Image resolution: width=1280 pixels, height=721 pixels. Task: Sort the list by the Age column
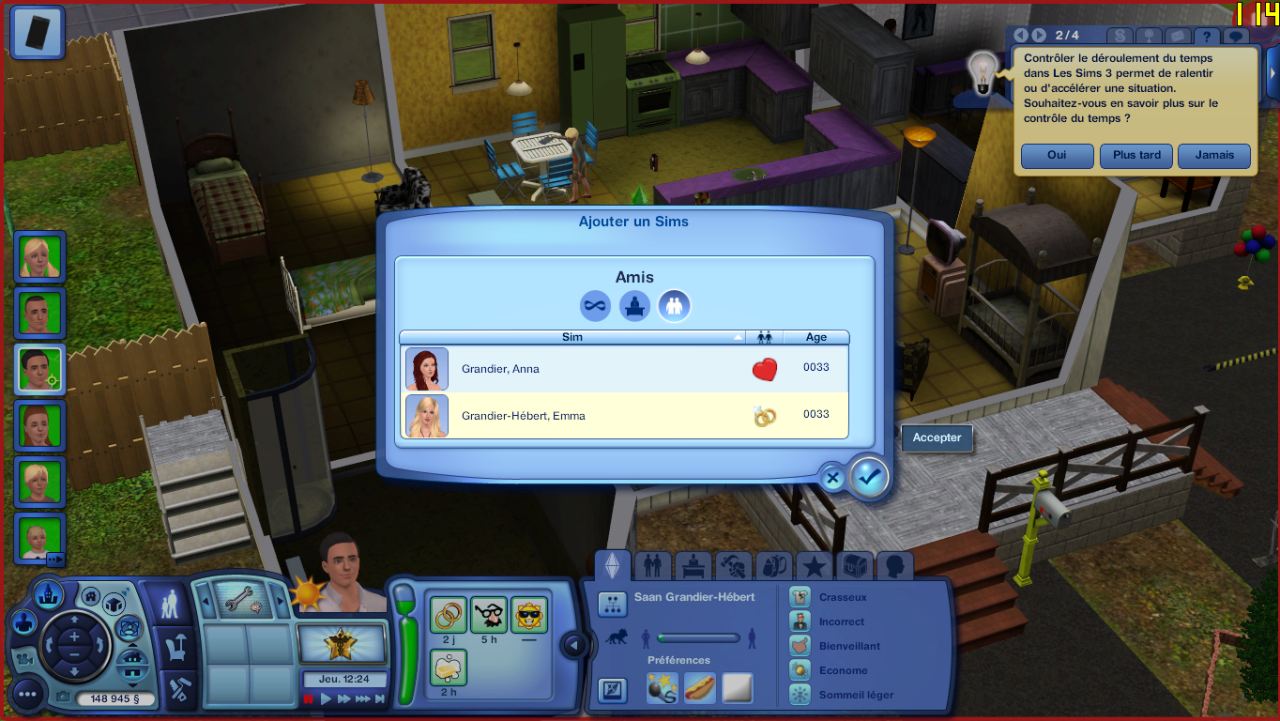click(x=816, y=338)
